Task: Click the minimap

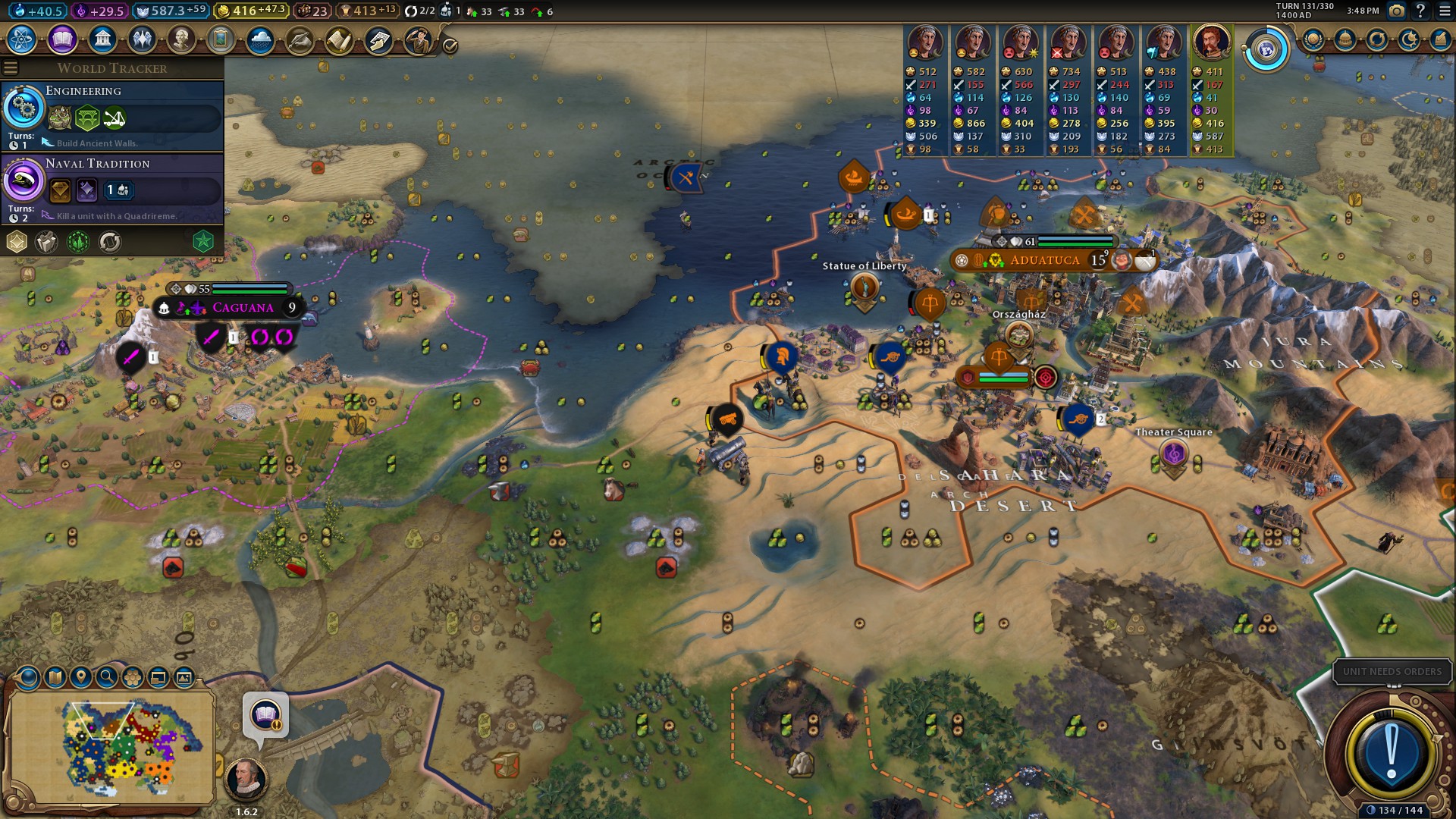Action: tap(112, 747)
